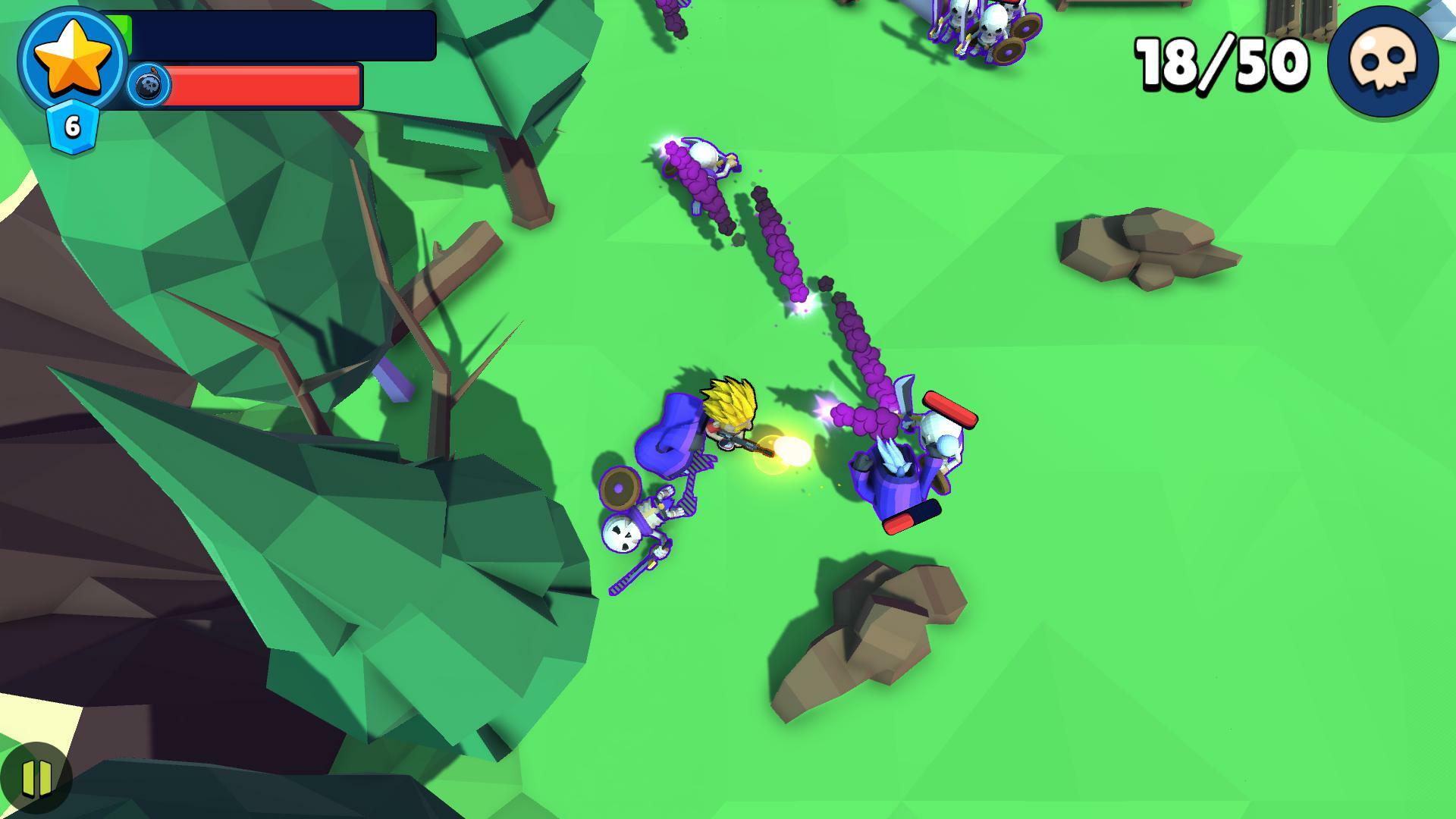Click the skull kill-counter icon
Viewport: 1456px width, 819px height.
coord(1388,64)
